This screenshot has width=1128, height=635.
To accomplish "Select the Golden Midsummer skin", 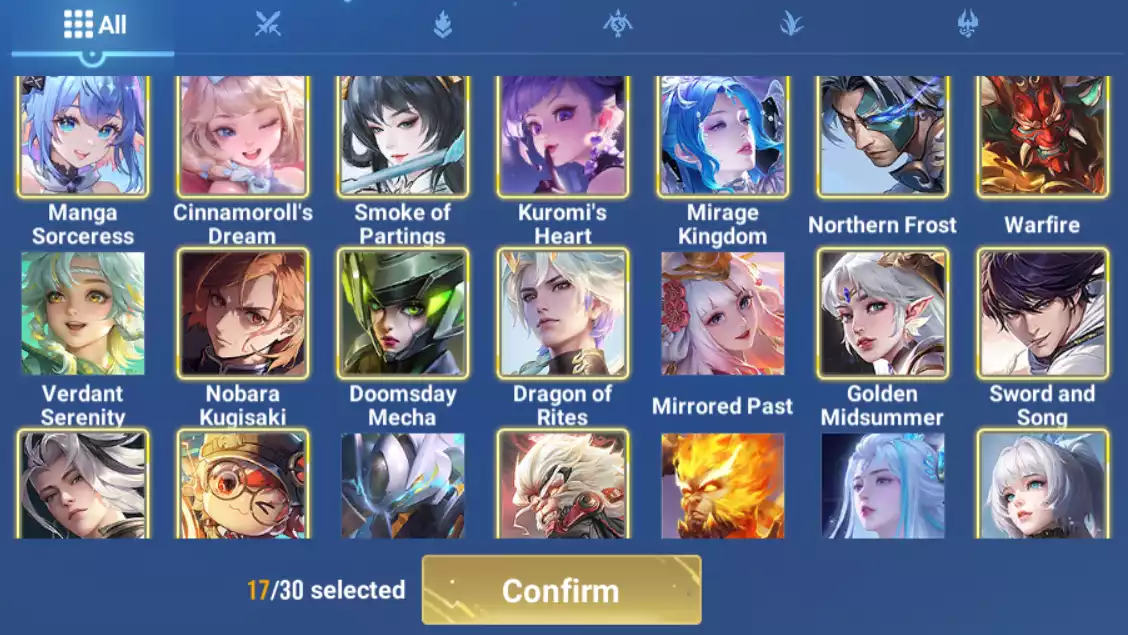I will (x=882, y=313).
